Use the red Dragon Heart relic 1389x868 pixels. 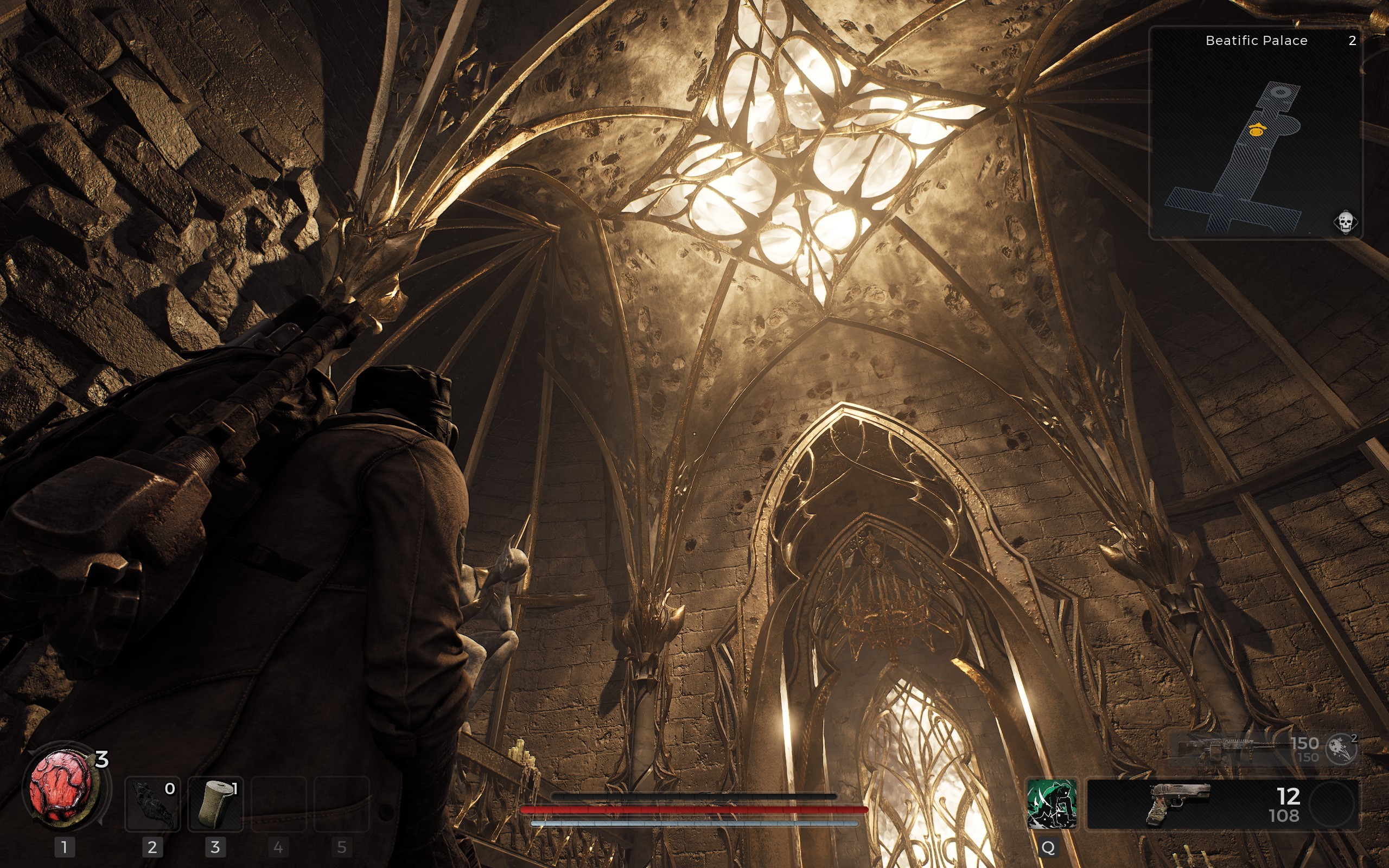[x=61, y=787]
